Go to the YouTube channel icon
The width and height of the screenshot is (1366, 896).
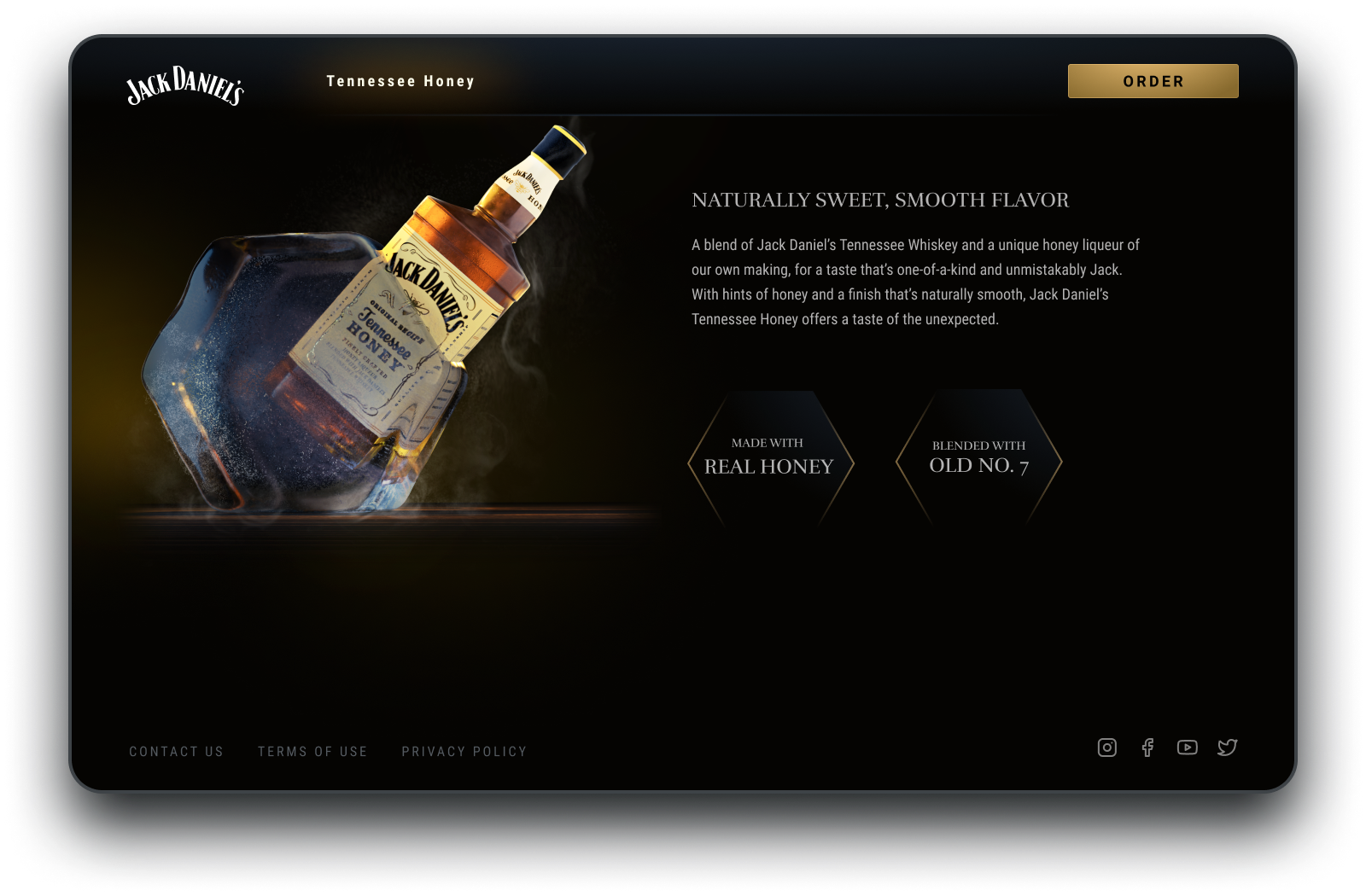tap(1187, 748)
